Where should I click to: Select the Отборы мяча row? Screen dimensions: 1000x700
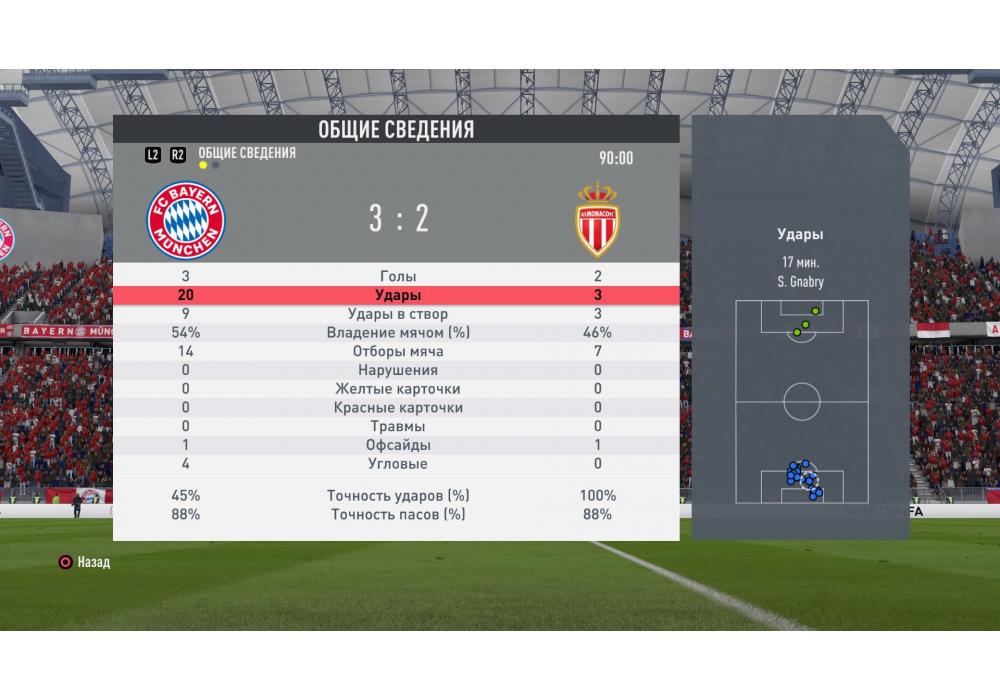[397, 351]
